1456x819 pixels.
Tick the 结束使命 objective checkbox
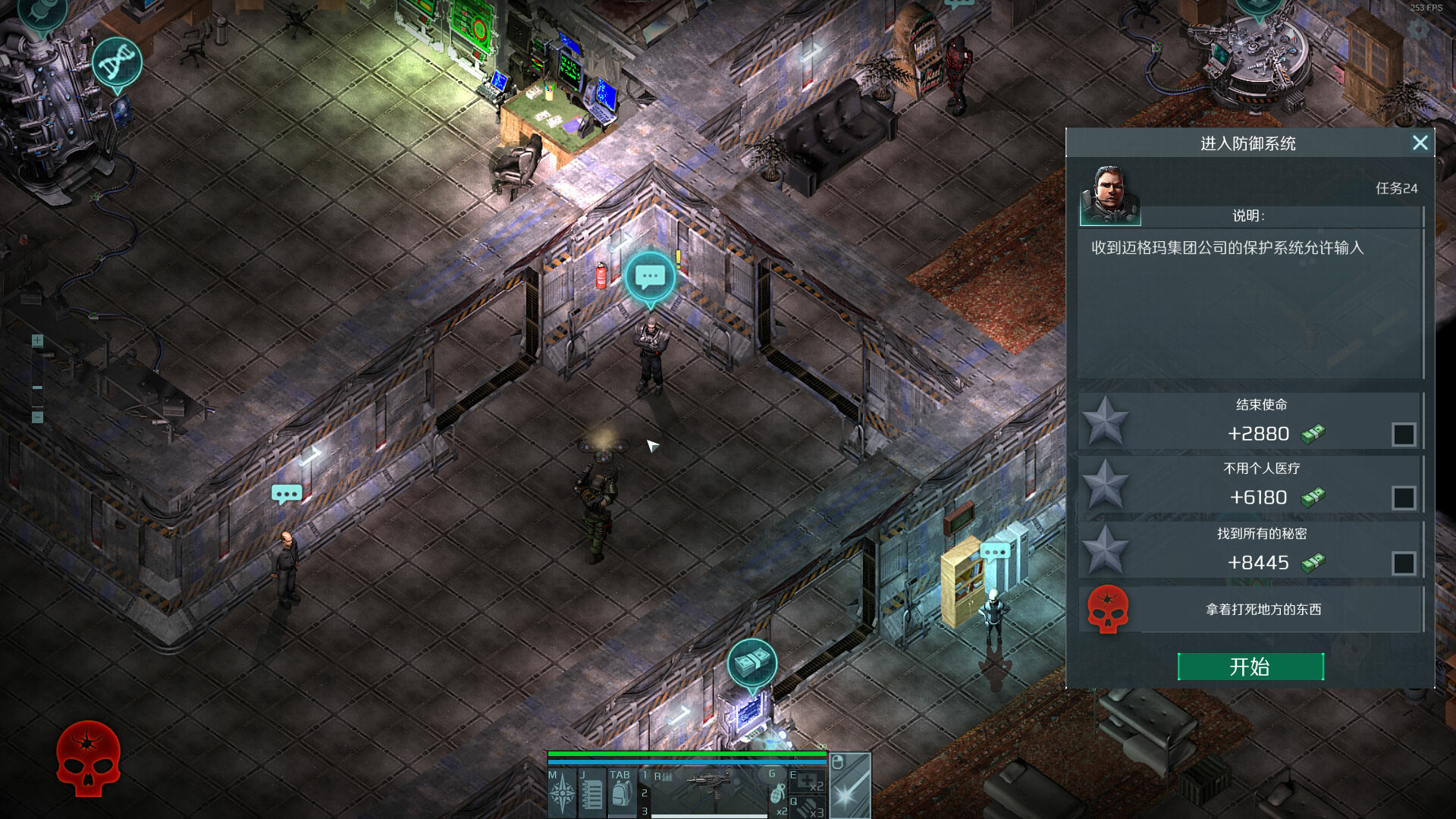pos(1403,435)
